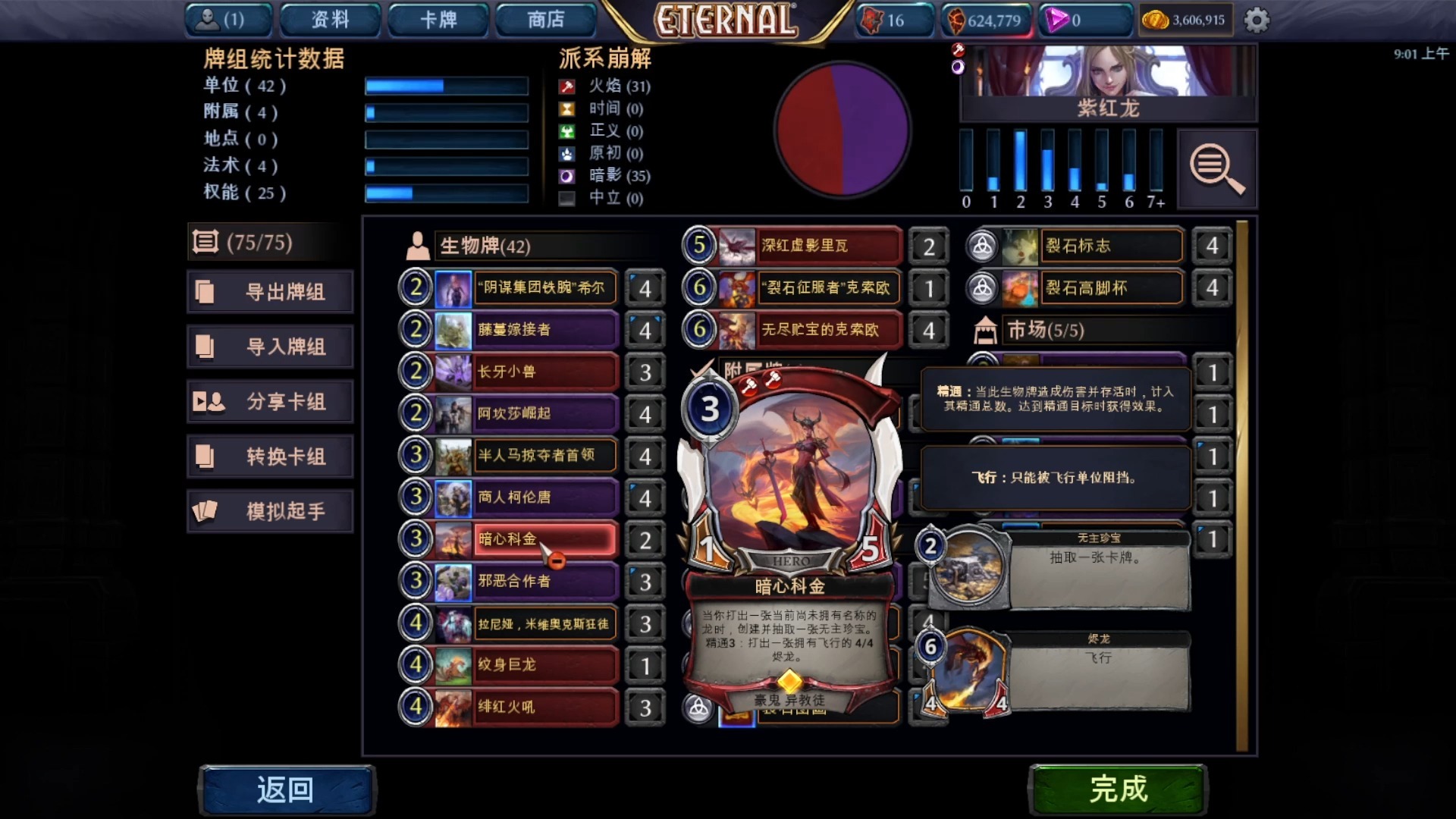The height and width of the screenshot is (819, 1456).
Task: Open 分享卡组 share deck option
Action: point(271,402)
